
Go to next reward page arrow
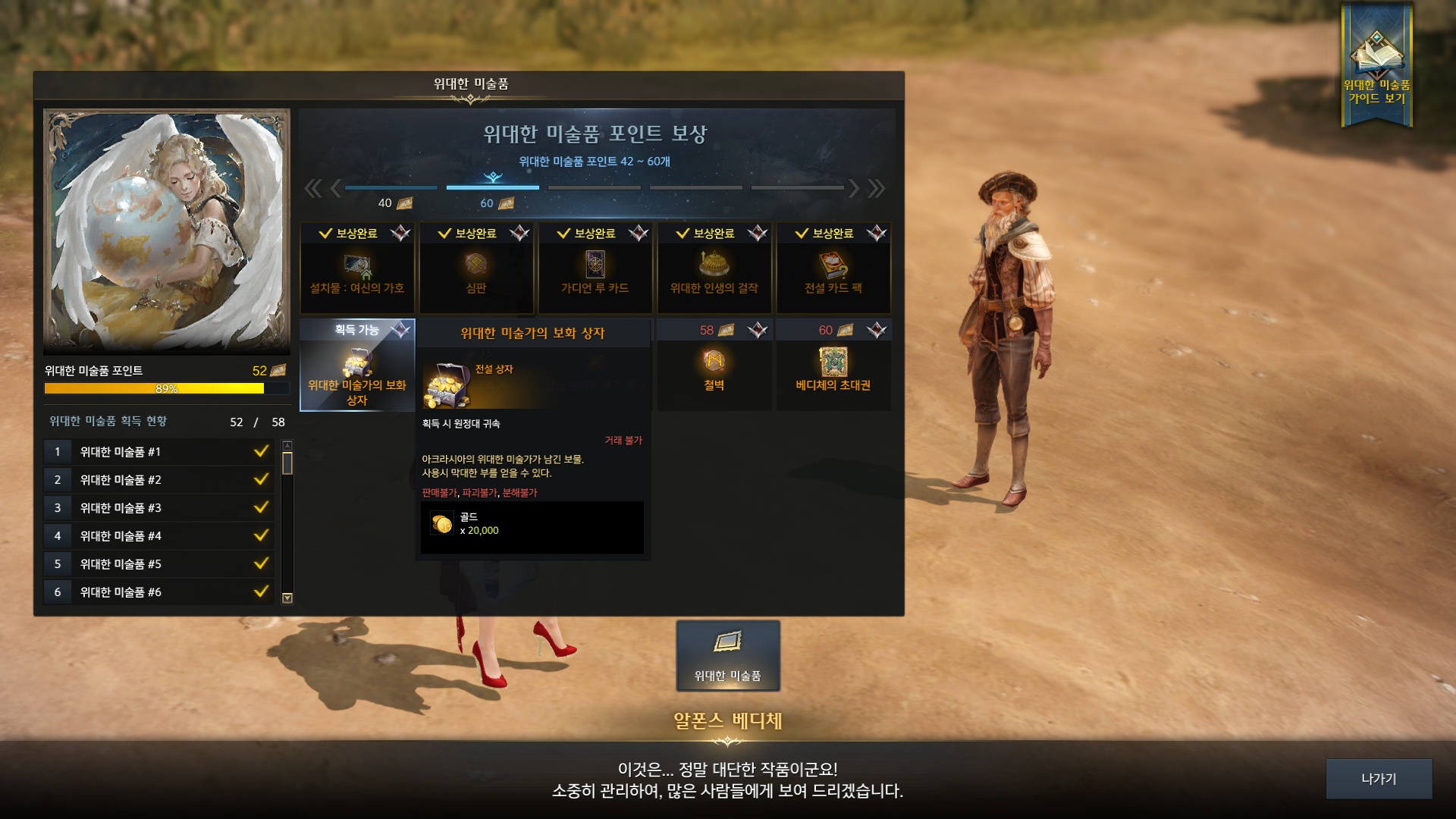coord(854,188)
